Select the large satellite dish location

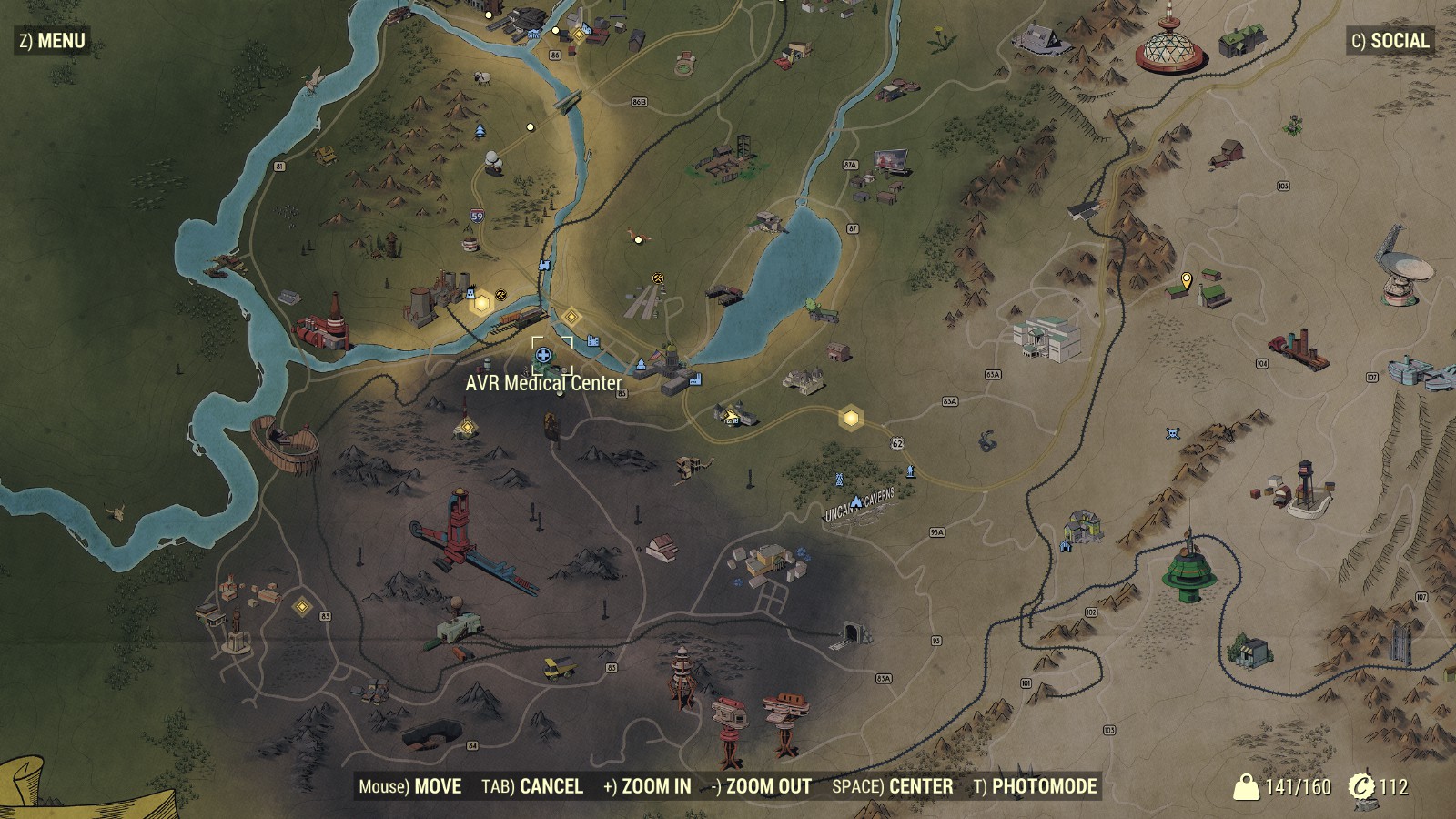tap(1404, 268)
